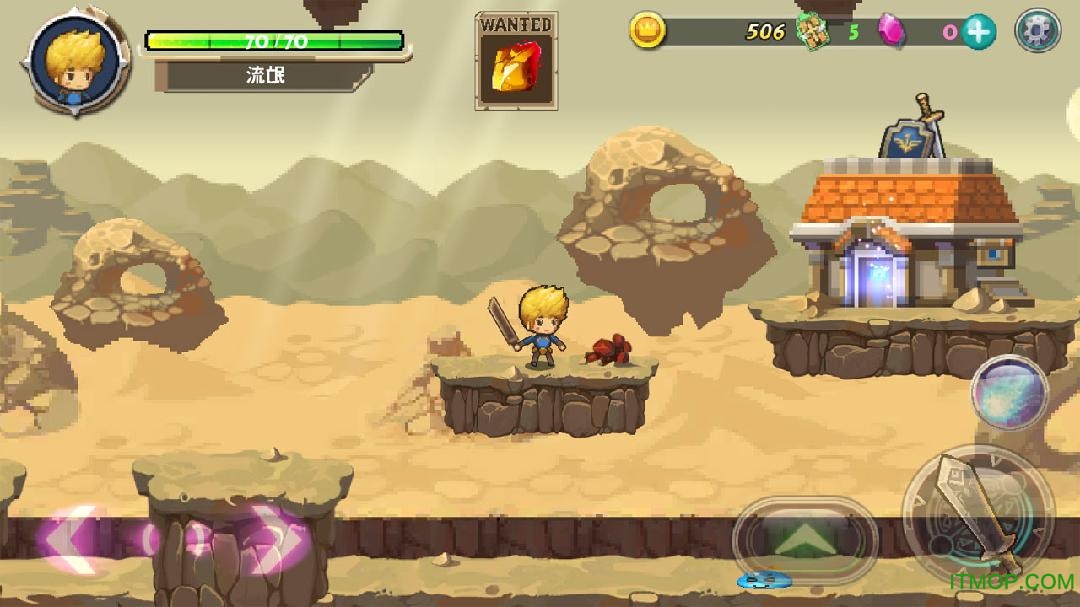The height and width of the screenshot is (607, 1080).
Task: Move left with the pink arrow
Action: point(70,539)
